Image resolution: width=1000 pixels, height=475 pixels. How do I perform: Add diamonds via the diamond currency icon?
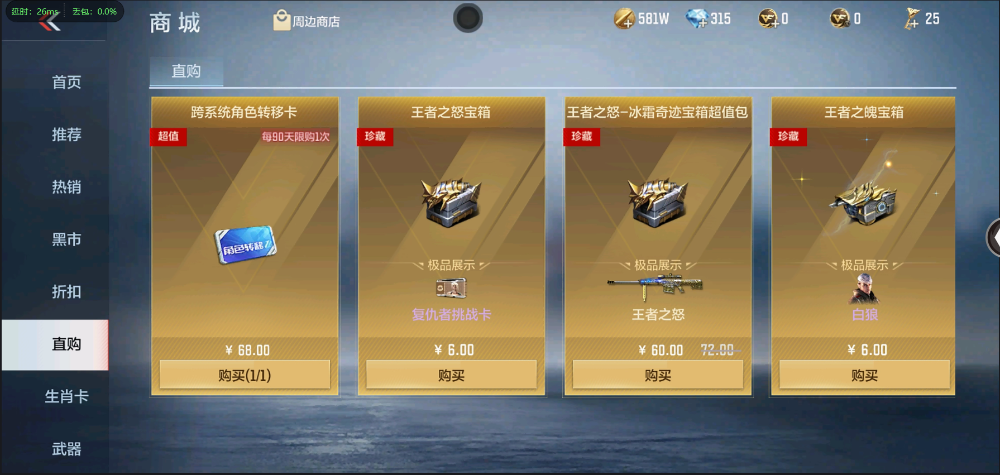pos(698,19)
